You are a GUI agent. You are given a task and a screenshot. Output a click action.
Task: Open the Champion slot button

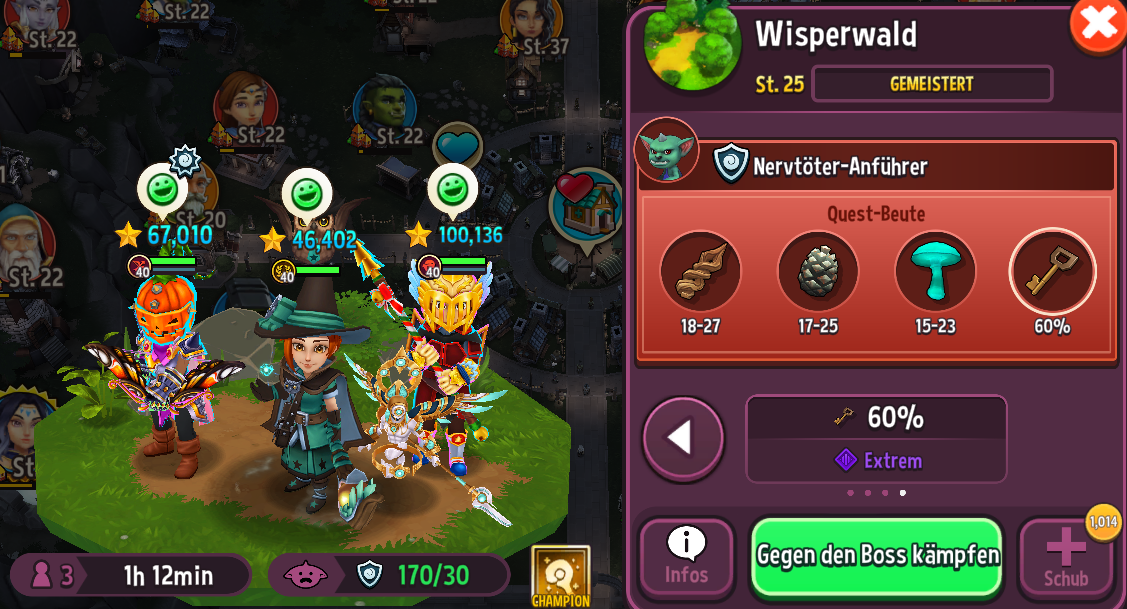[x=560, y=576]
